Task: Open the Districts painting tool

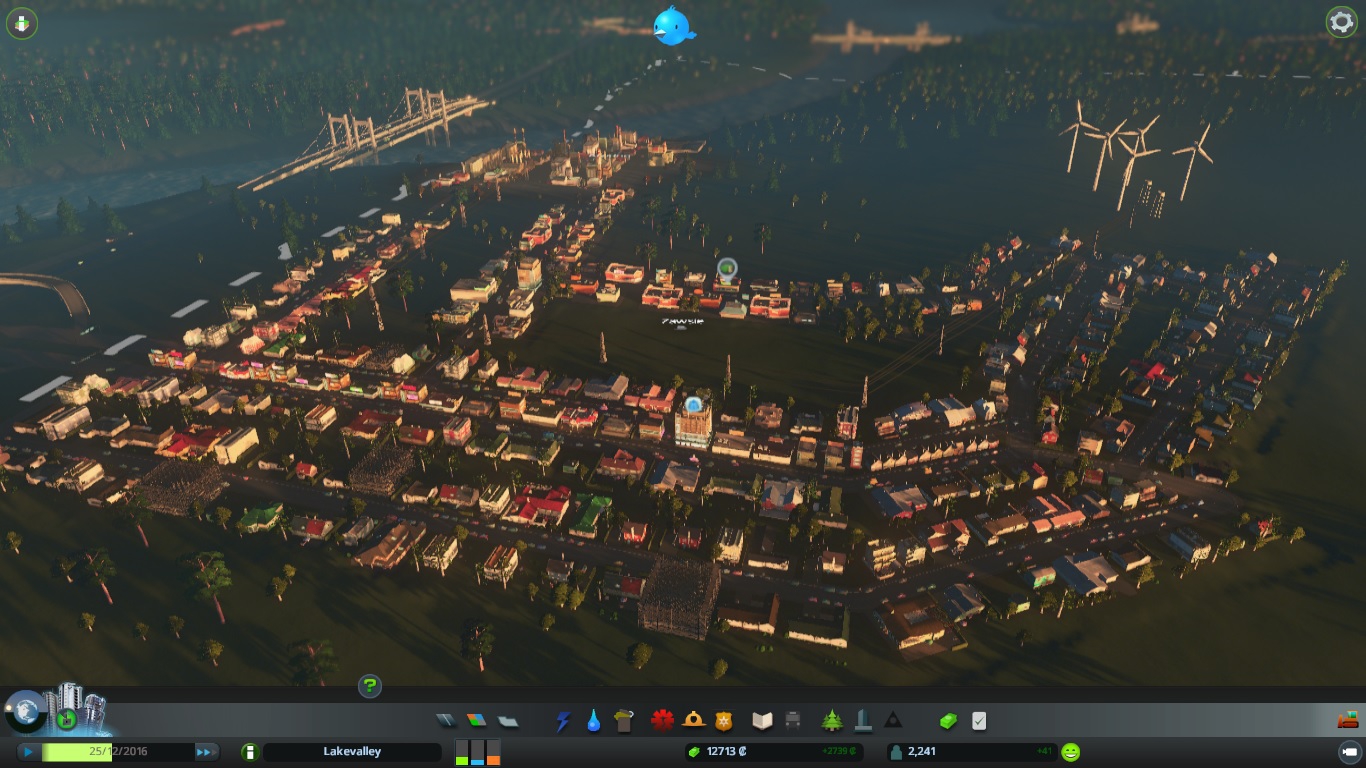Action: 508,720
